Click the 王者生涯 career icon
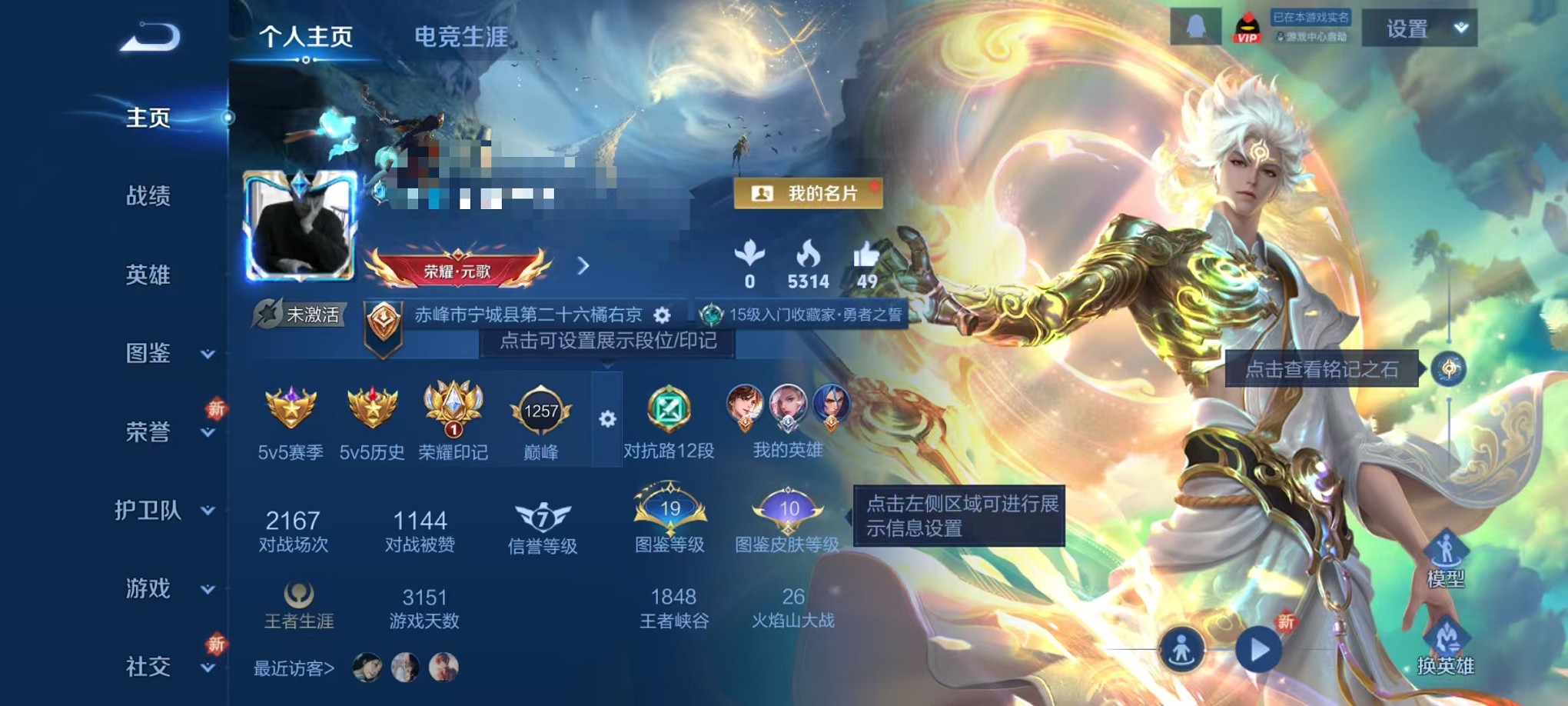This screenshot has width=1568, height=706. (295, 595)
